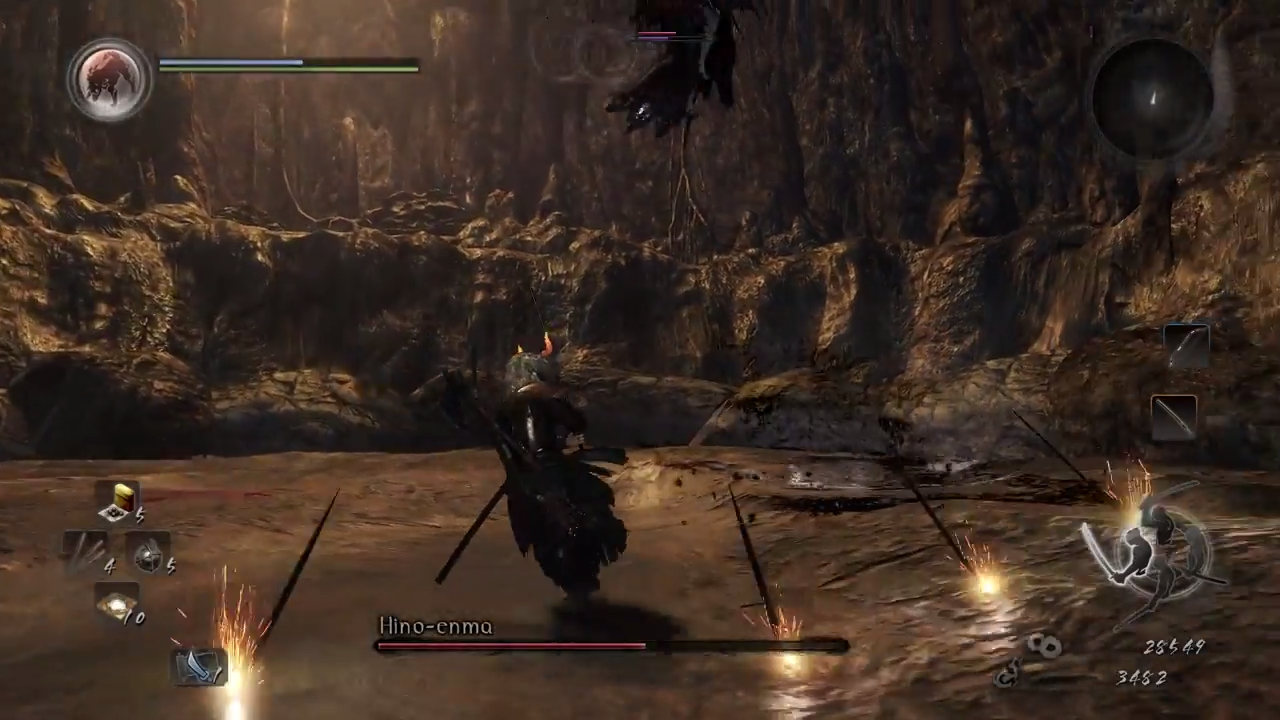Screen dimensions: 1280x720
Task: Click the guardian spirit portrait icon
Action: [x=109, y=80]
